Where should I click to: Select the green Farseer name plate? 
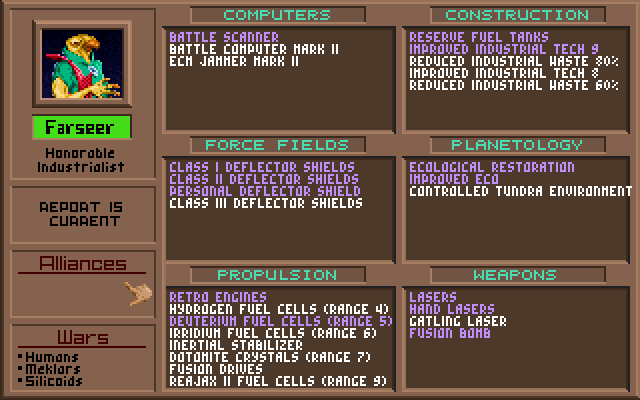[x=80, y=128]
